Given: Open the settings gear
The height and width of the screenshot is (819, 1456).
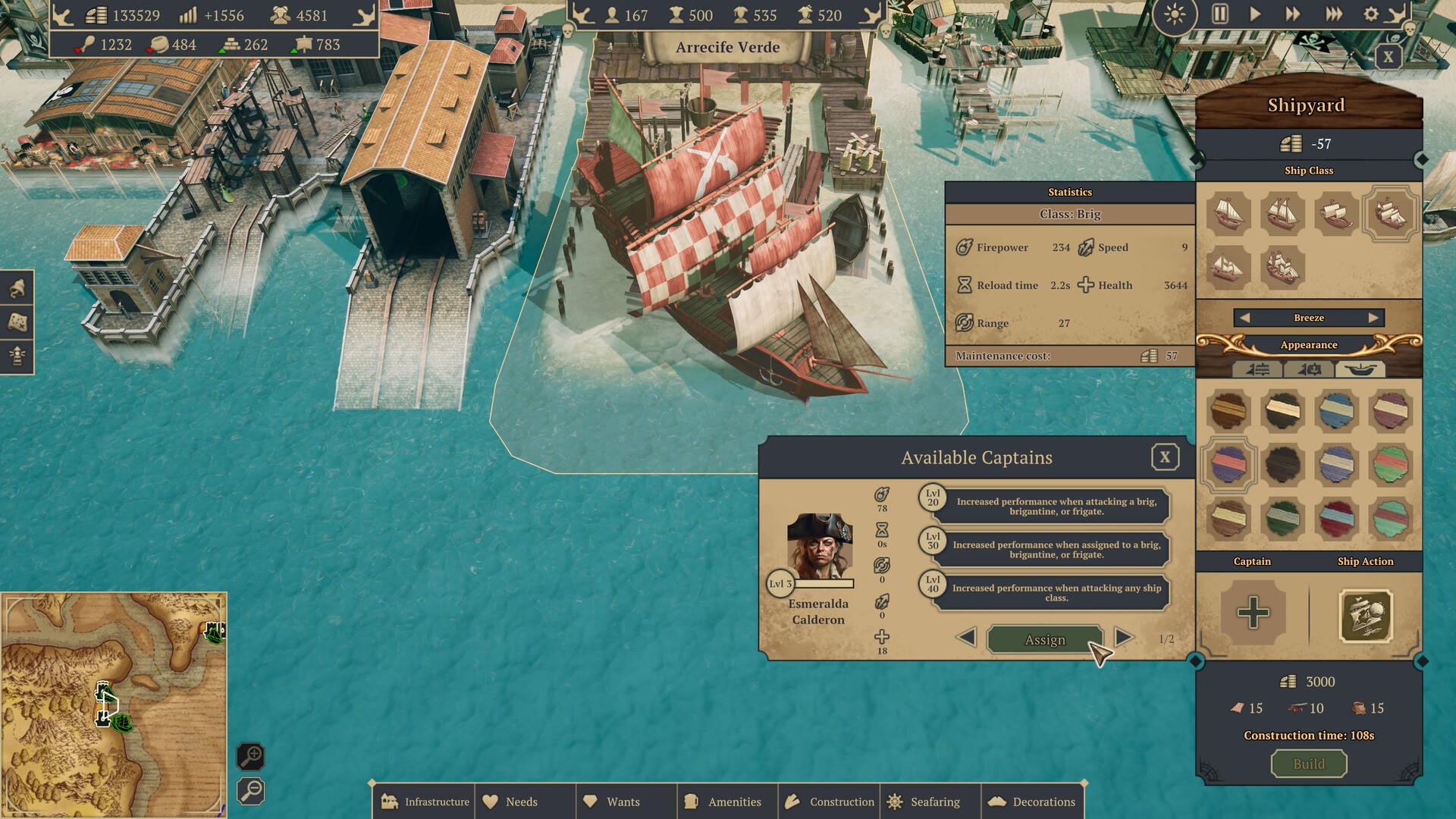Looking at the screenshot, I should (1371, 14).
